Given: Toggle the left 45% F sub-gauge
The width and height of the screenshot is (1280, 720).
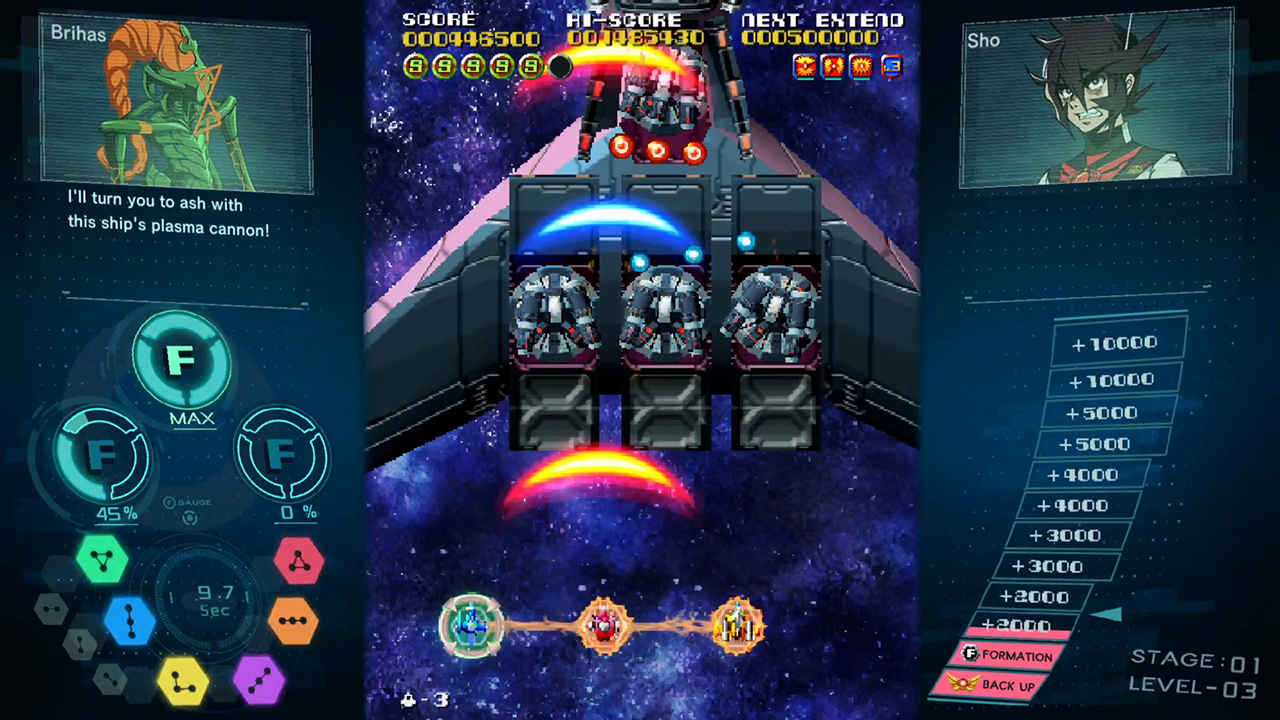Looking at the screenshot, I should [x=103, y=455].
